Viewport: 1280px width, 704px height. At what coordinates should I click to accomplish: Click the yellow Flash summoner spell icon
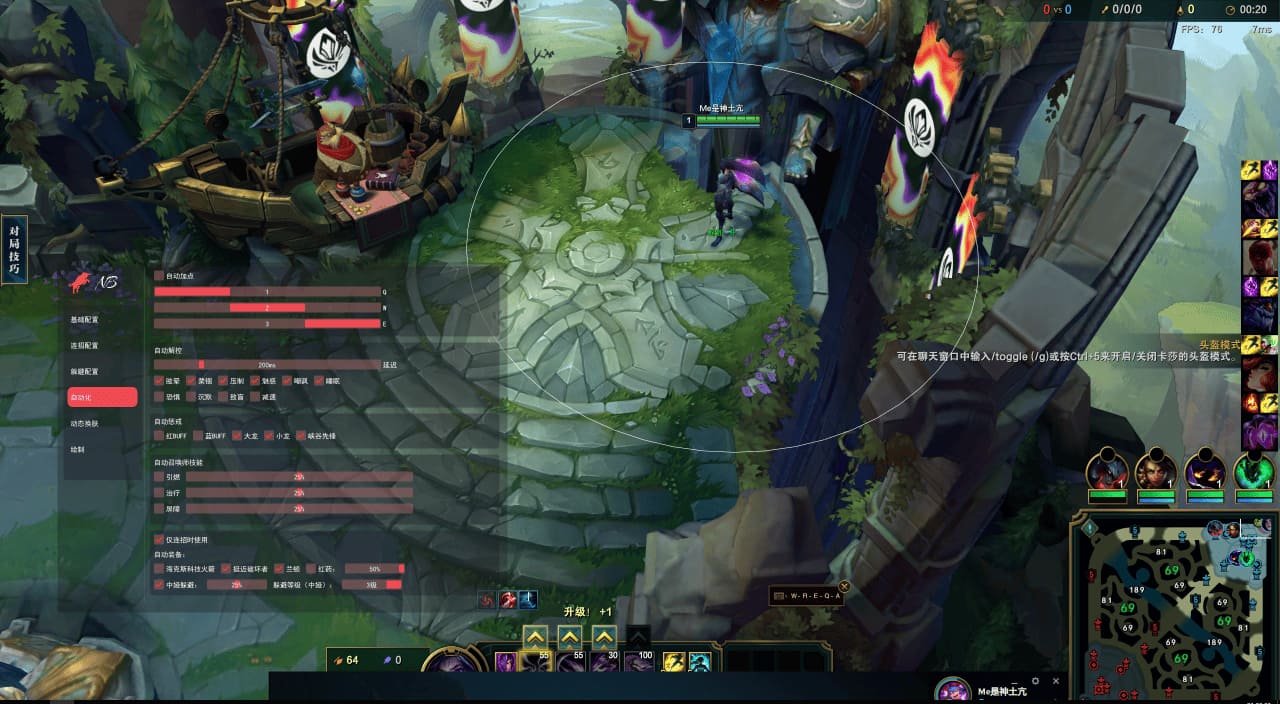(x=674, y=662)
